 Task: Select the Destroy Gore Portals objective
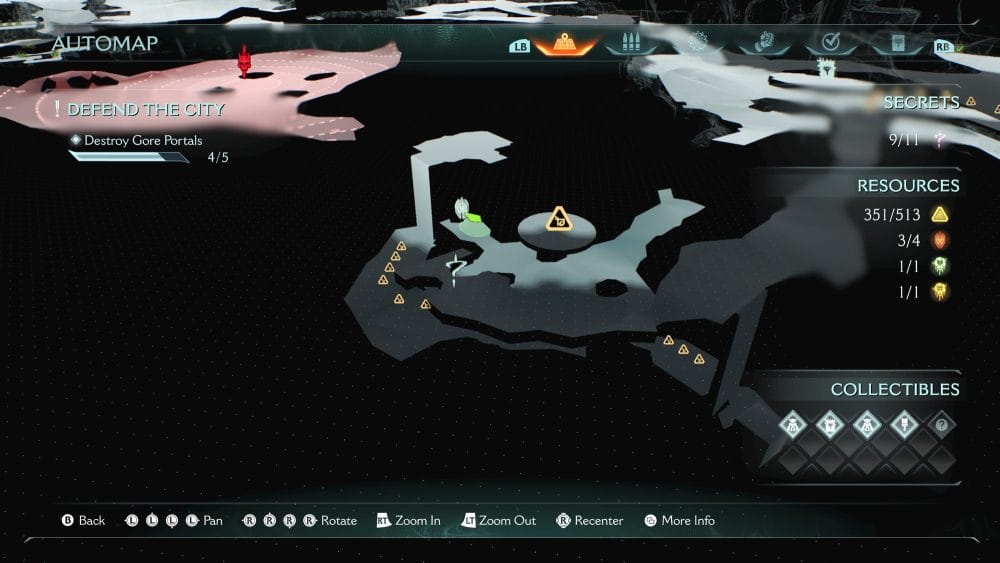point(143,141)
